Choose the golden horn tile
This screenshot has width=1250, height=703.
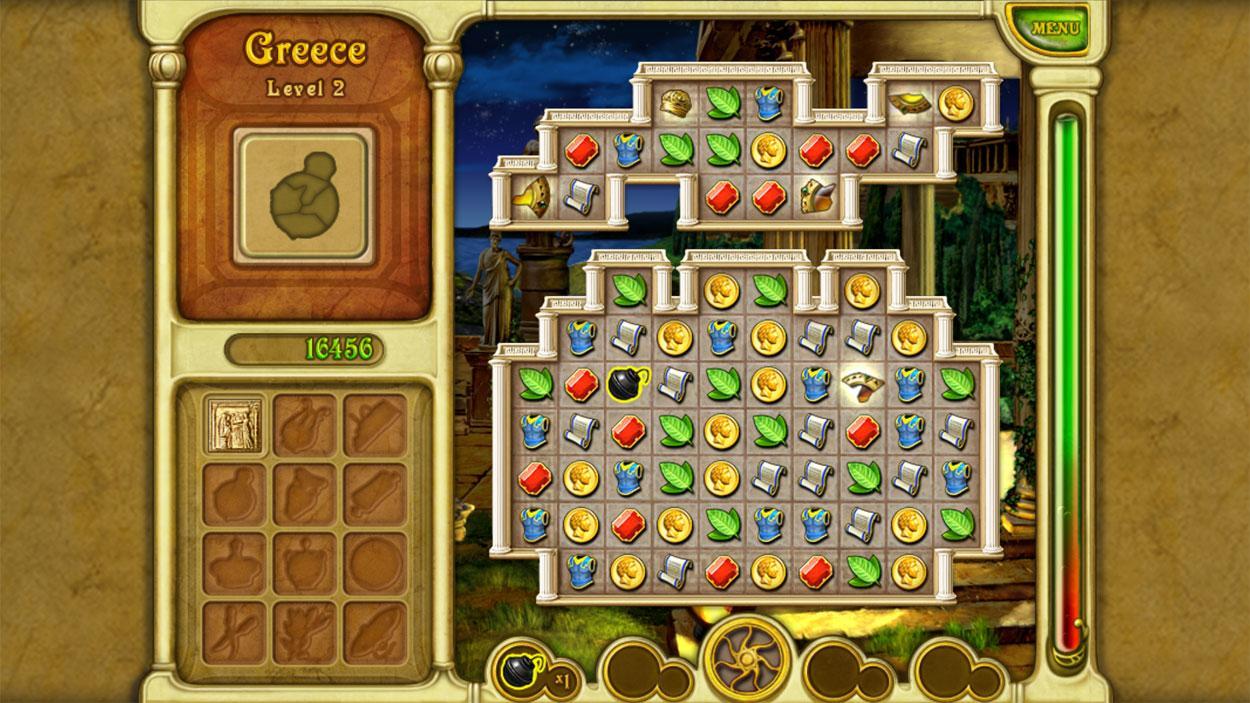(x=531, y=195)
